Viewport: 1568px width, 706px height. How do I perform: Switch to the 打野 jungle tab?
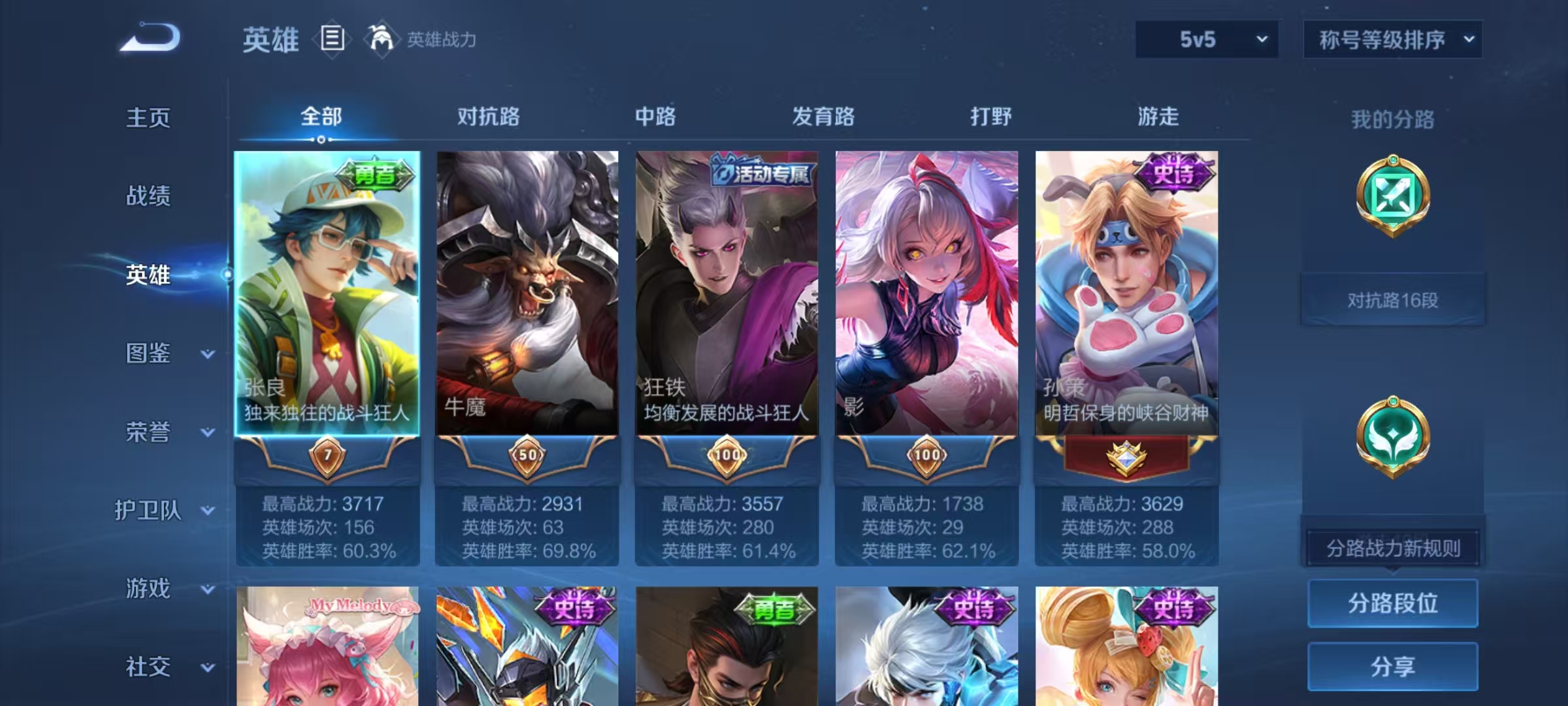pos(990,118)
